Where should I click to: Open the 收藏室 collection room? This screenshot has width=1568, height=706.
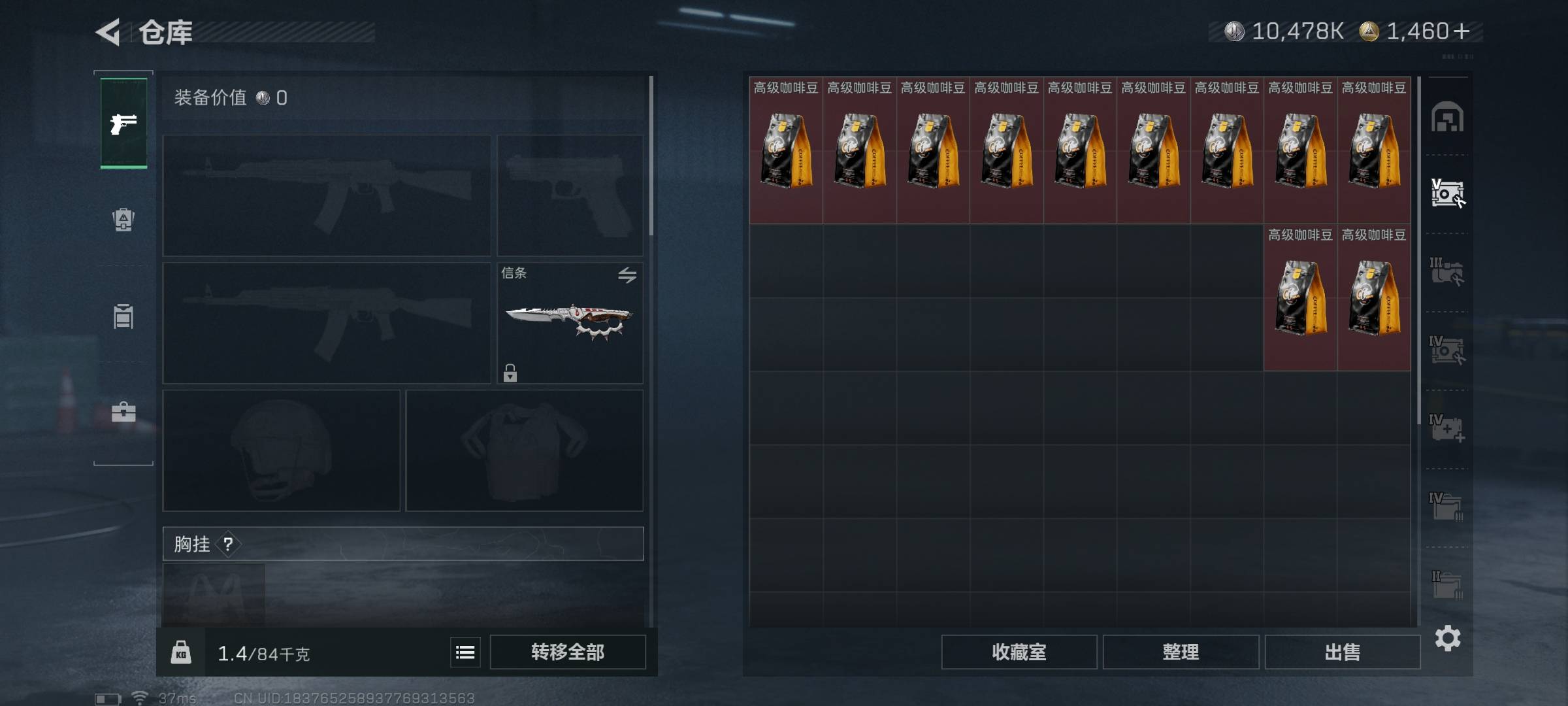click(1019, 652)
